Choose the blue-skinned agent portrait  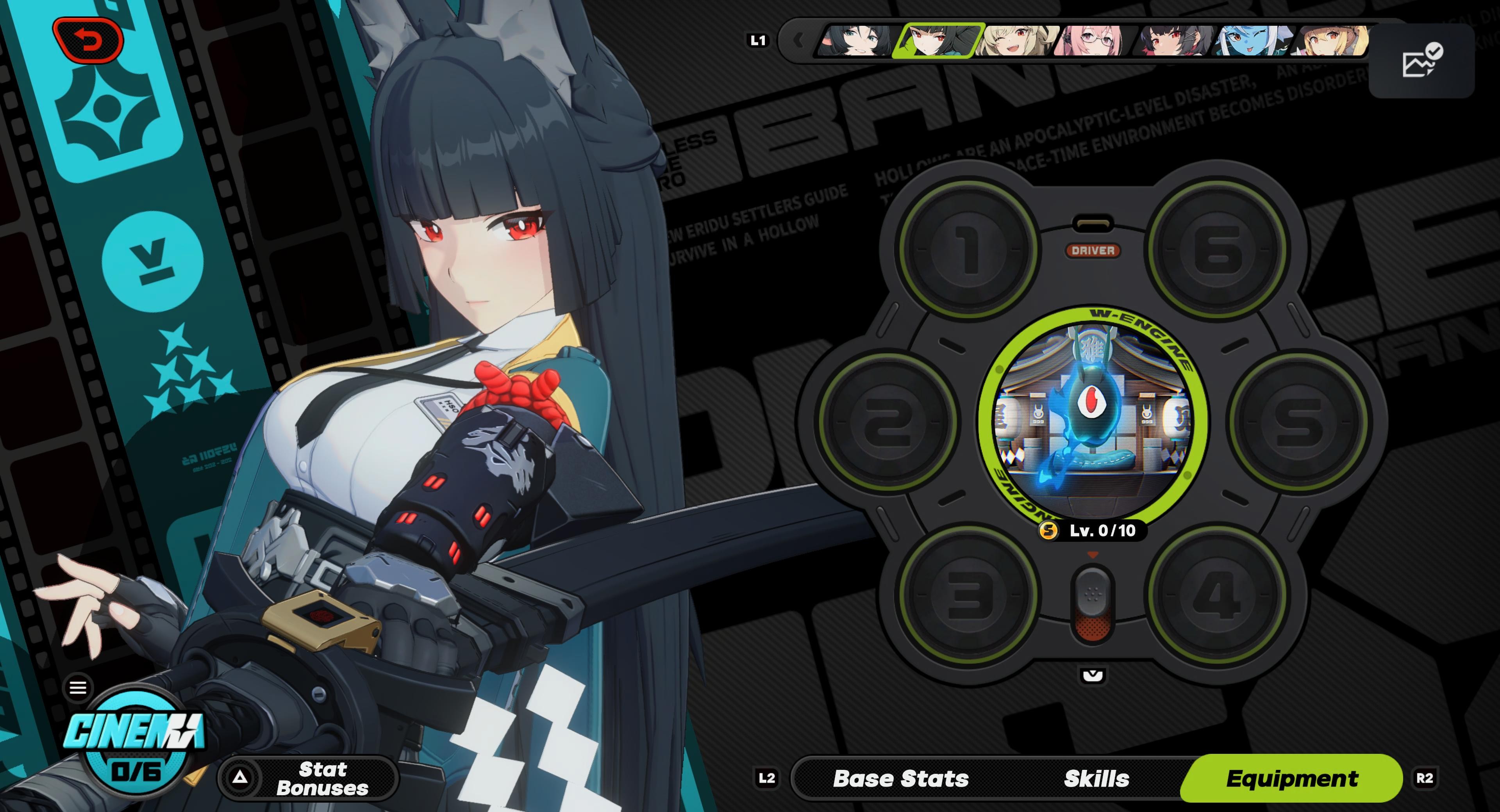pos(1254,40)
